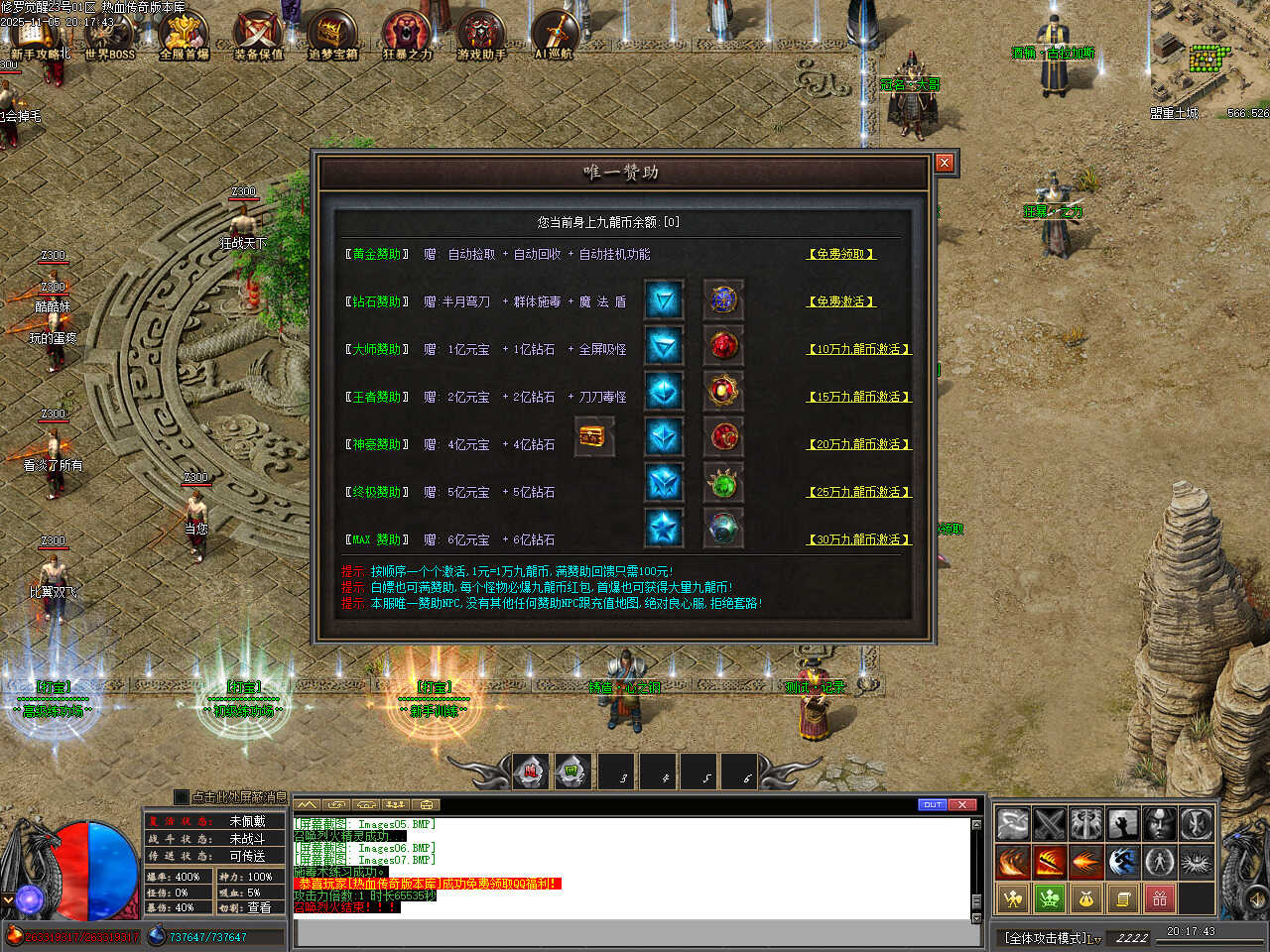Activate 终极赞助 for 25万九龍币
Screen dimensions: 1270x952
(859, 492)
